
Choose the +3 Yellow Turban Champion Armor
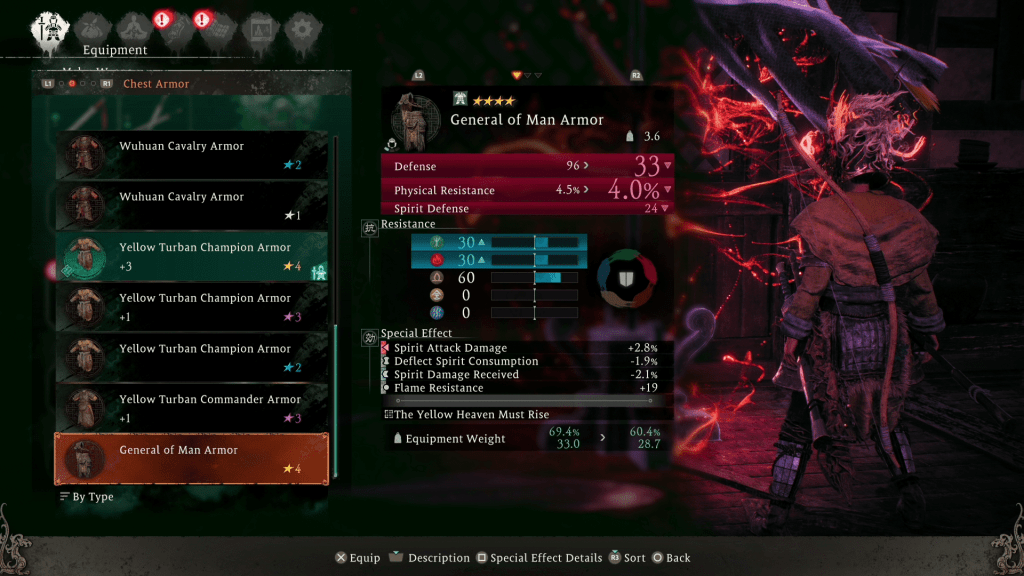(192, 256)
